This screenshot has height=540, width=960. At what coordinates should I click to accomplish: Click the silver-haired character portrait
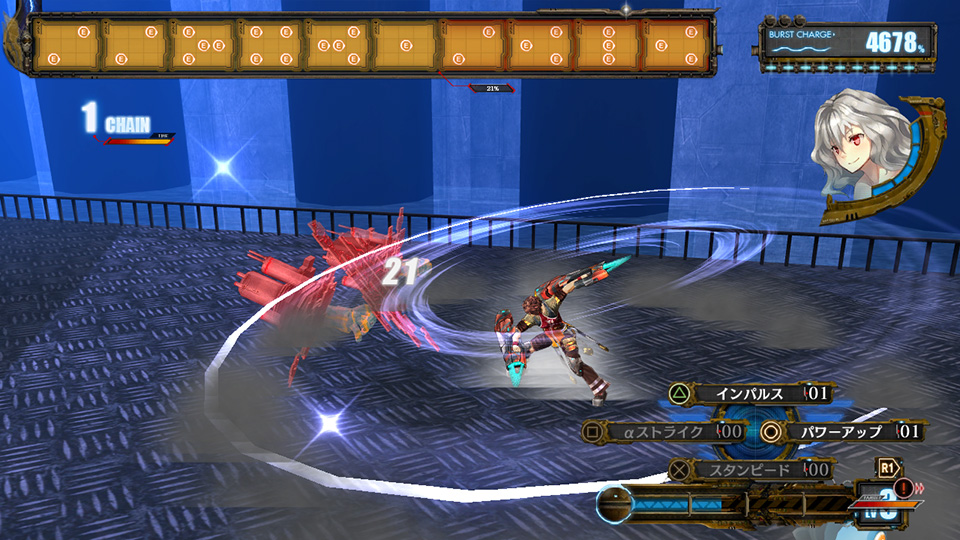[864, 154]
